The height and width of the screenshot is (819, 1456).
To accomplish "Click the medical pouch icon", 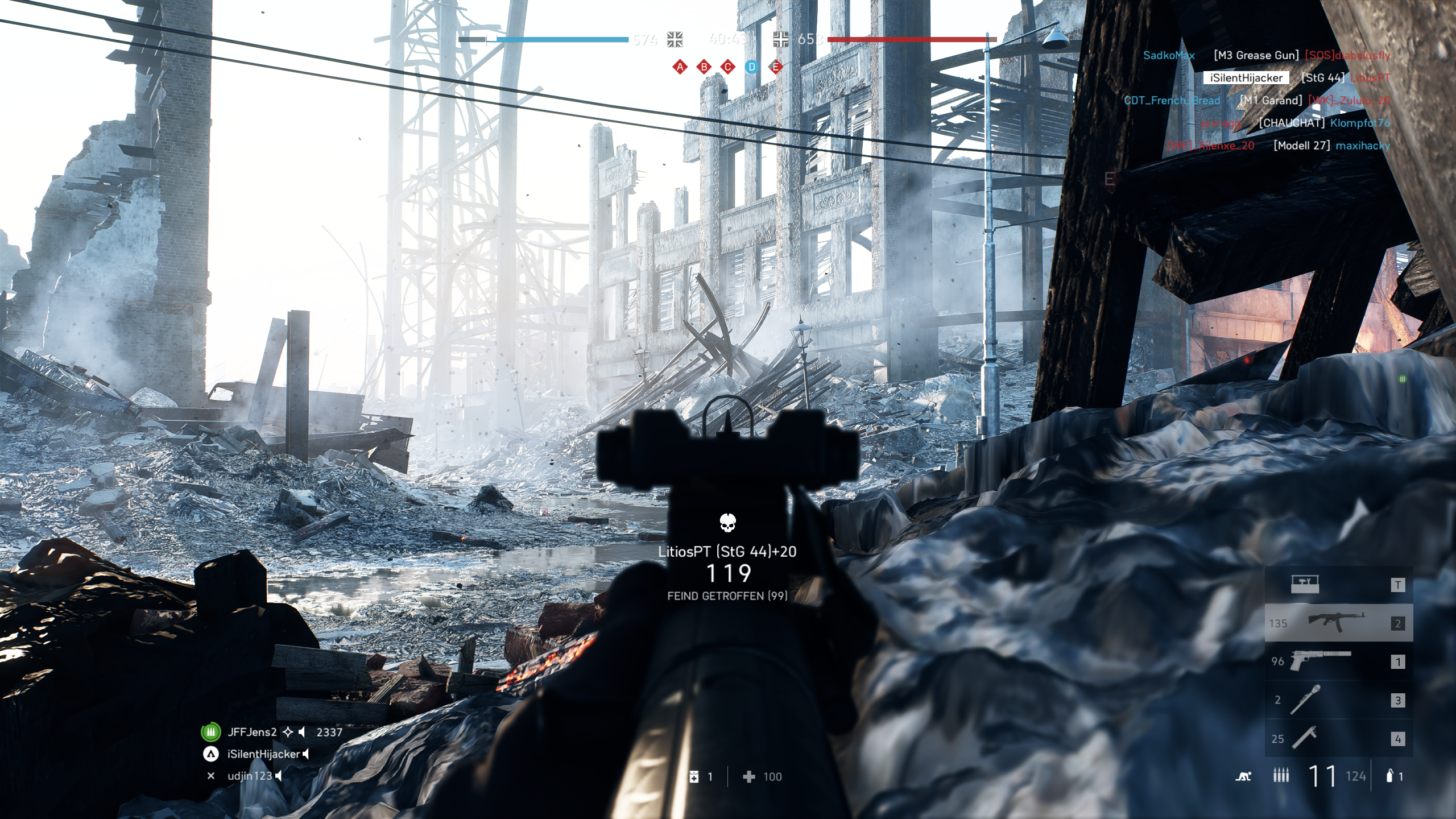I will pyautogui.click(x=695, y=776).
